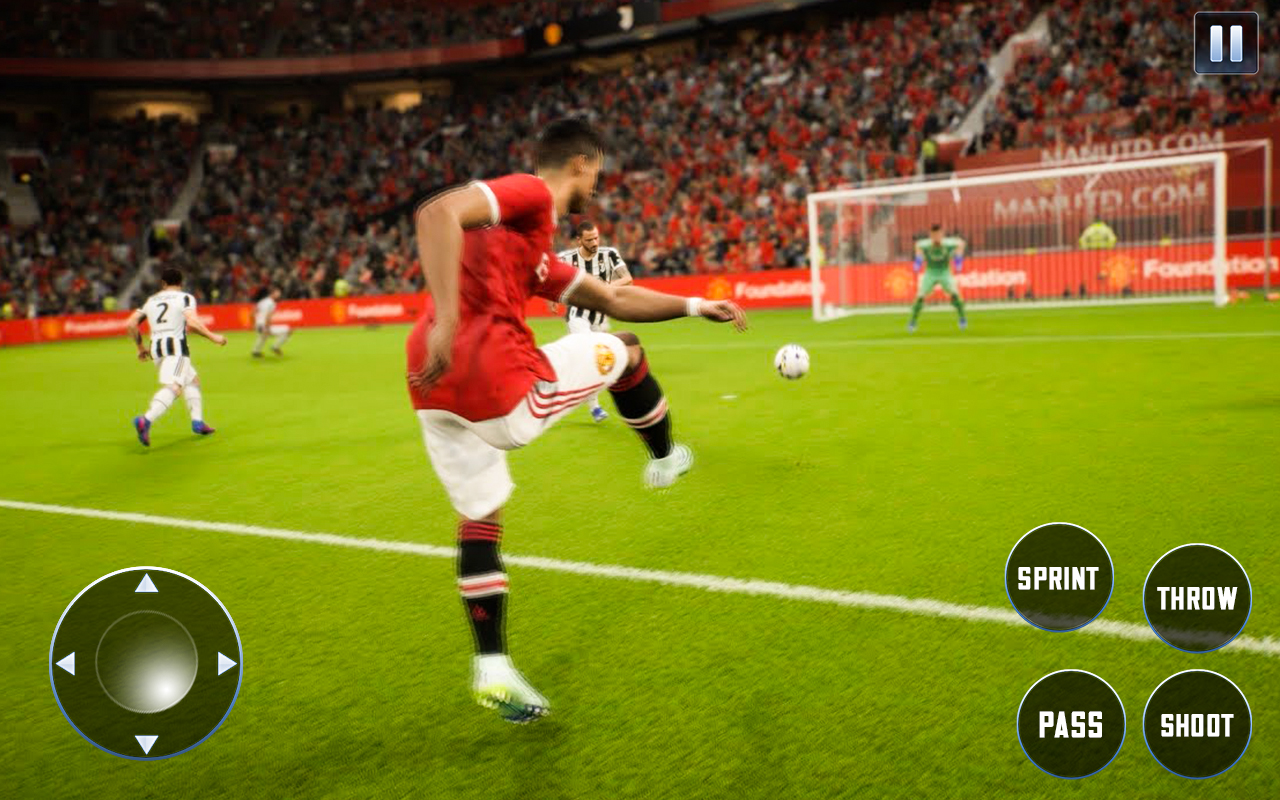Select the SPRINT button

point(1058,577)
